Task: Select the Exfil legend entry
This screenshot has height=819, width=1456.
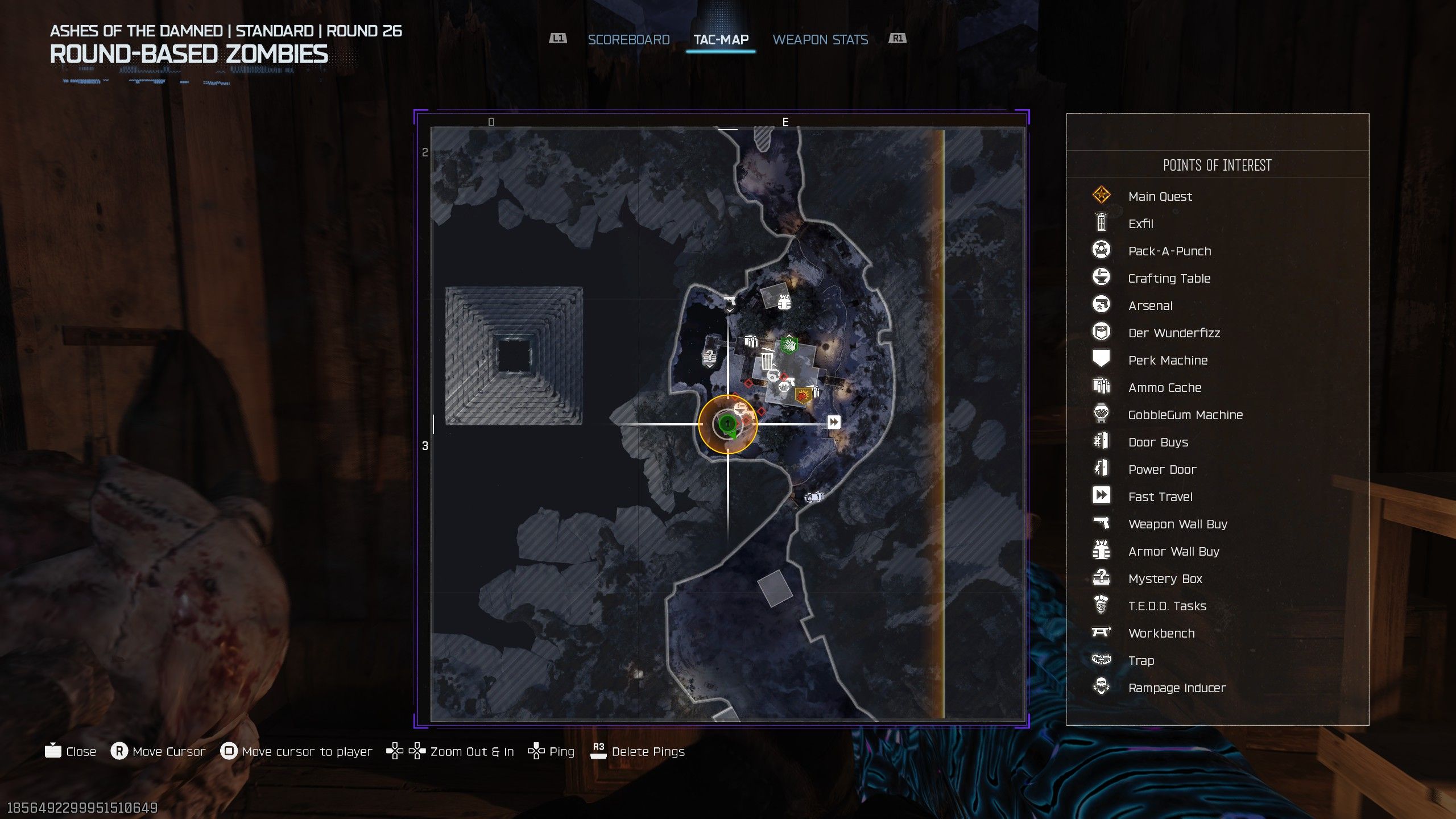Action: tap(1140, 224)
